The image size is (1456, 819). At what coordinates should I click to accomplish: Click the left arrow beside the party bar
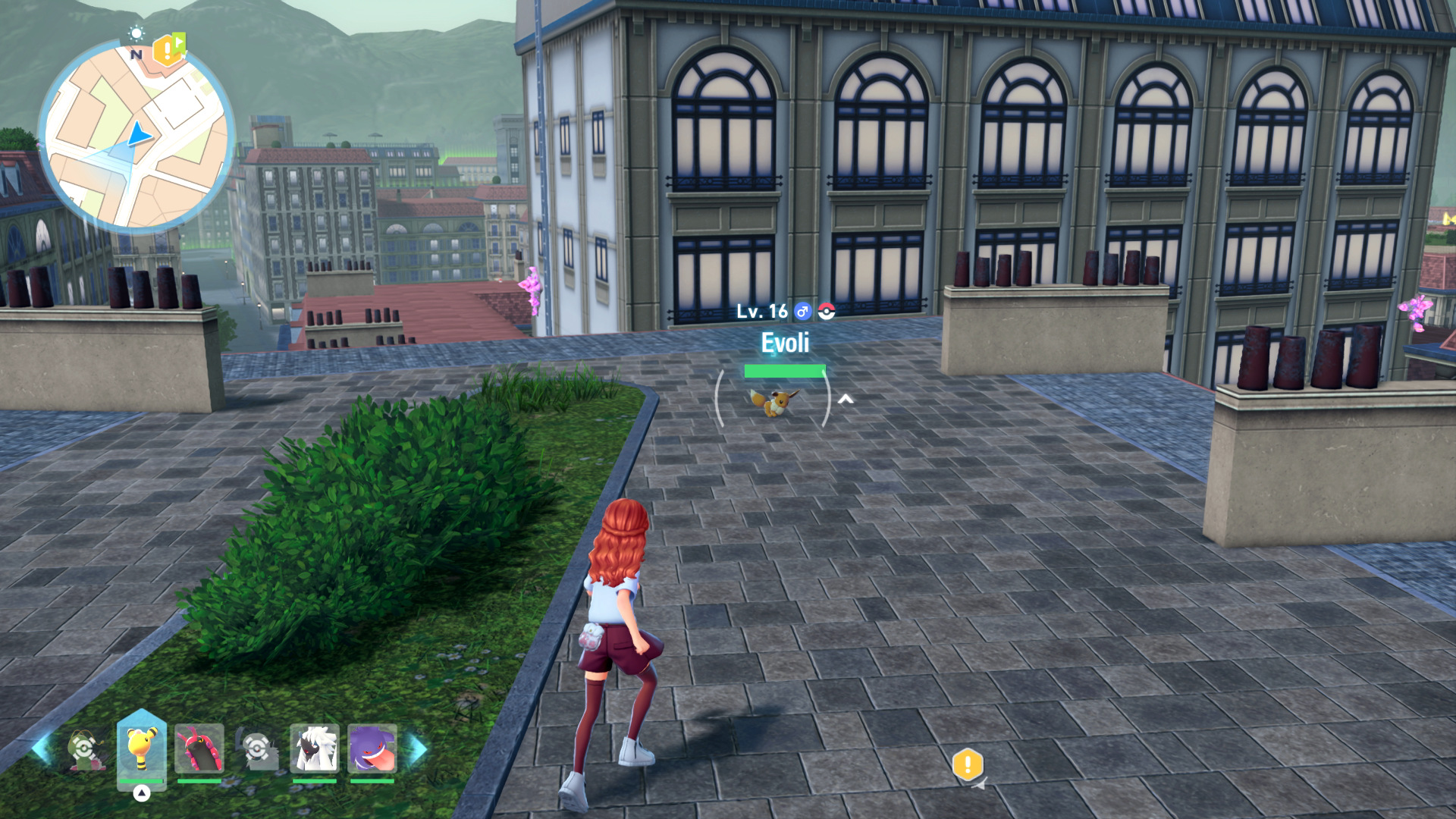click(40, 749)
